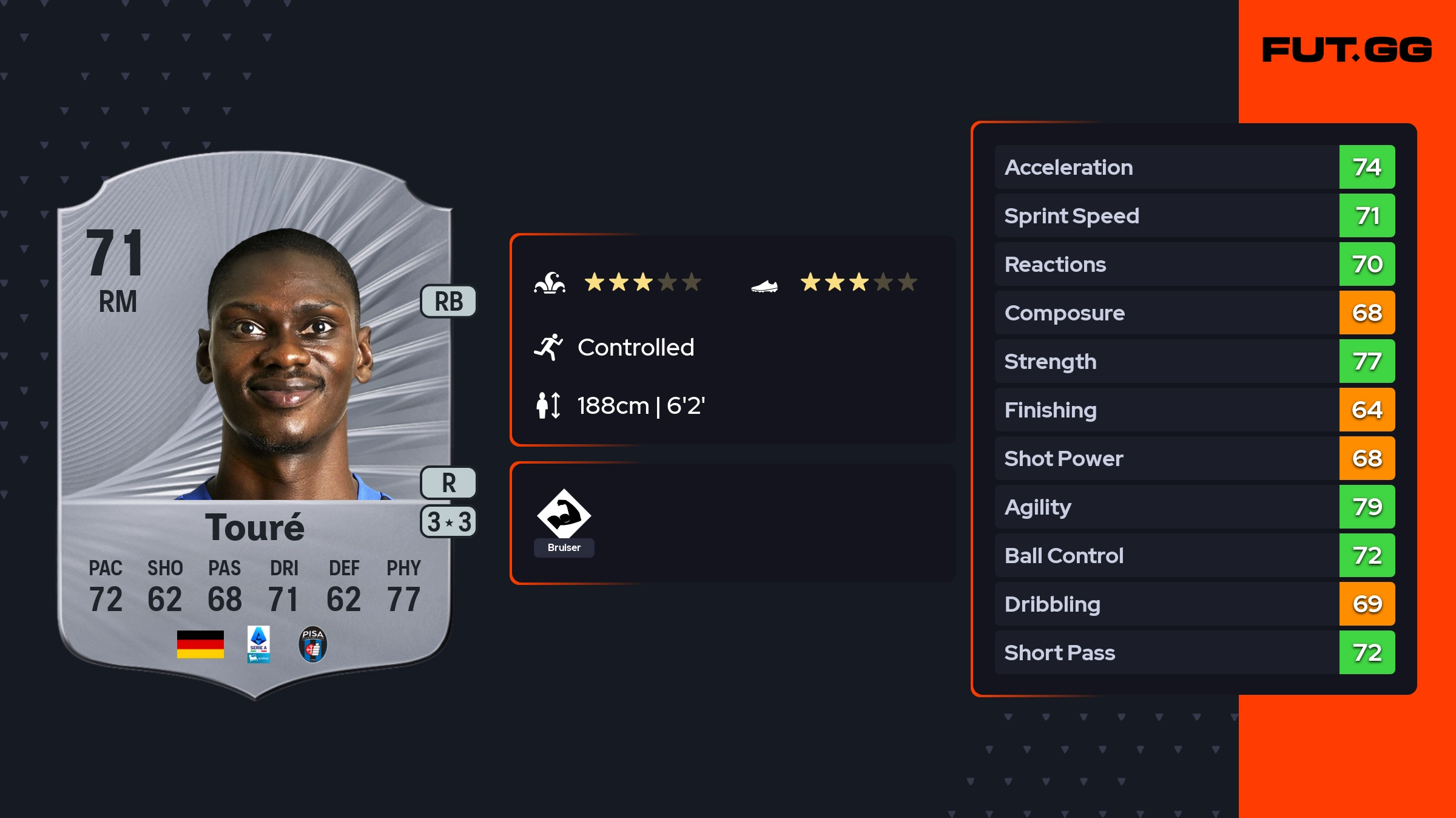Select the Bruiser playstyle icon

[x=564, y=515]
